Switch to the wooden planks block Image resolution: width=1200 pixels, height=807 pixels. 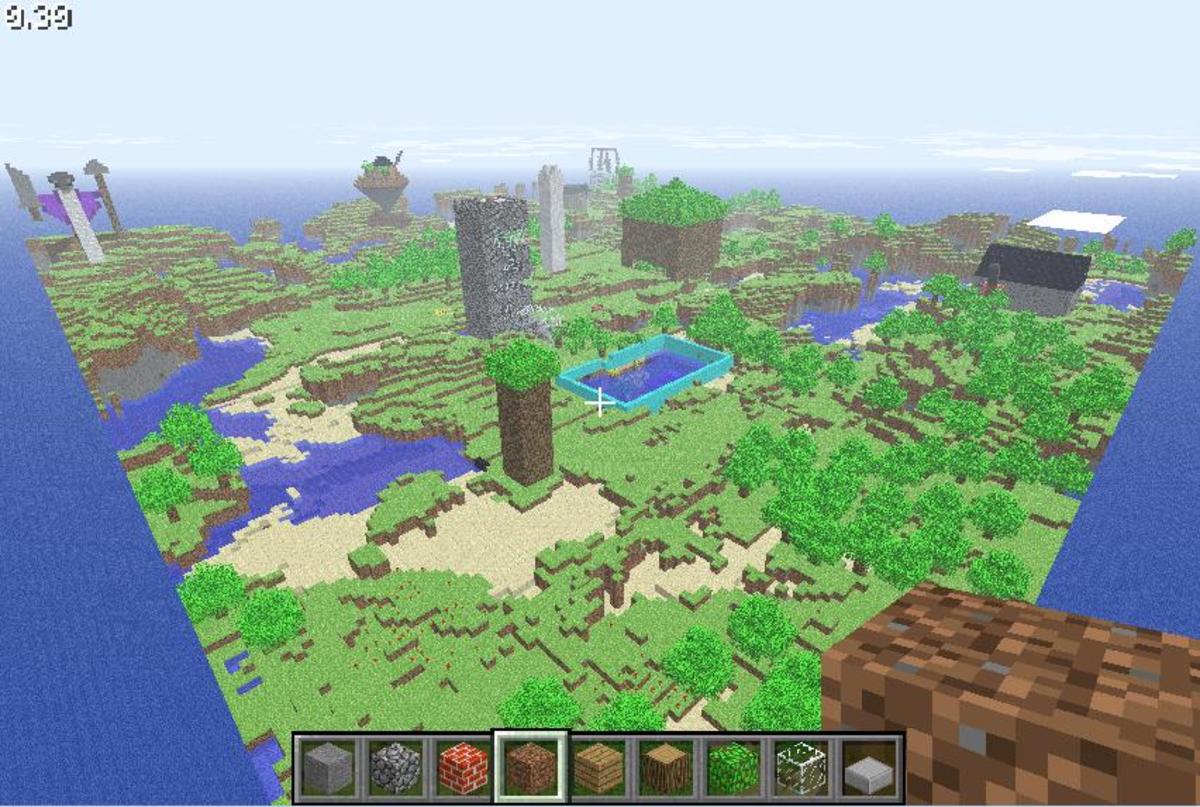click(598, 768)
